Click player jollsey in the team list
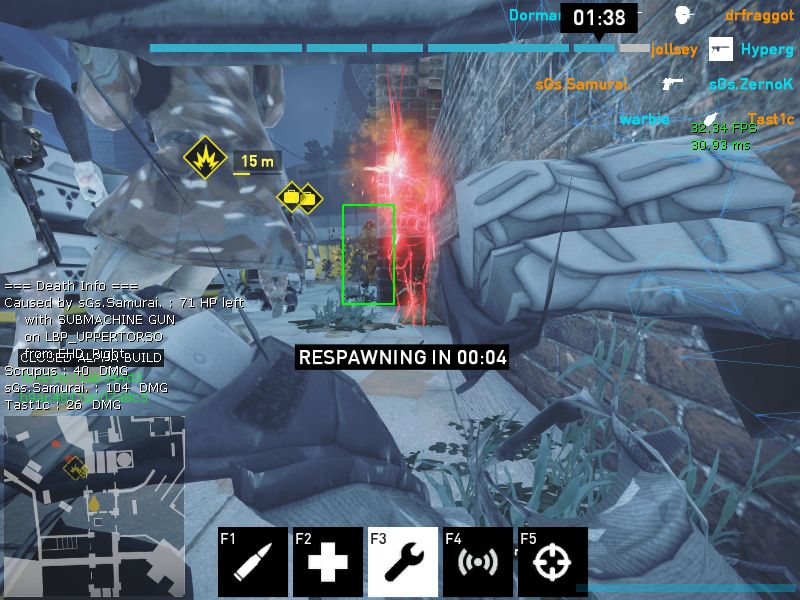800x600 pixels. click(x=673, y=48)
